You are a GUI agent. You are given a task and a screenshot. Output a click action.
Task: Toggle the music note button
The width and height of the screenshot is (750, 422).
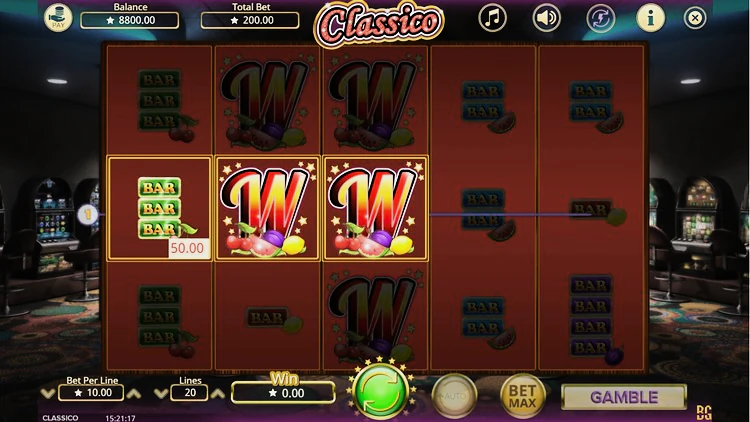coord(492,17)
